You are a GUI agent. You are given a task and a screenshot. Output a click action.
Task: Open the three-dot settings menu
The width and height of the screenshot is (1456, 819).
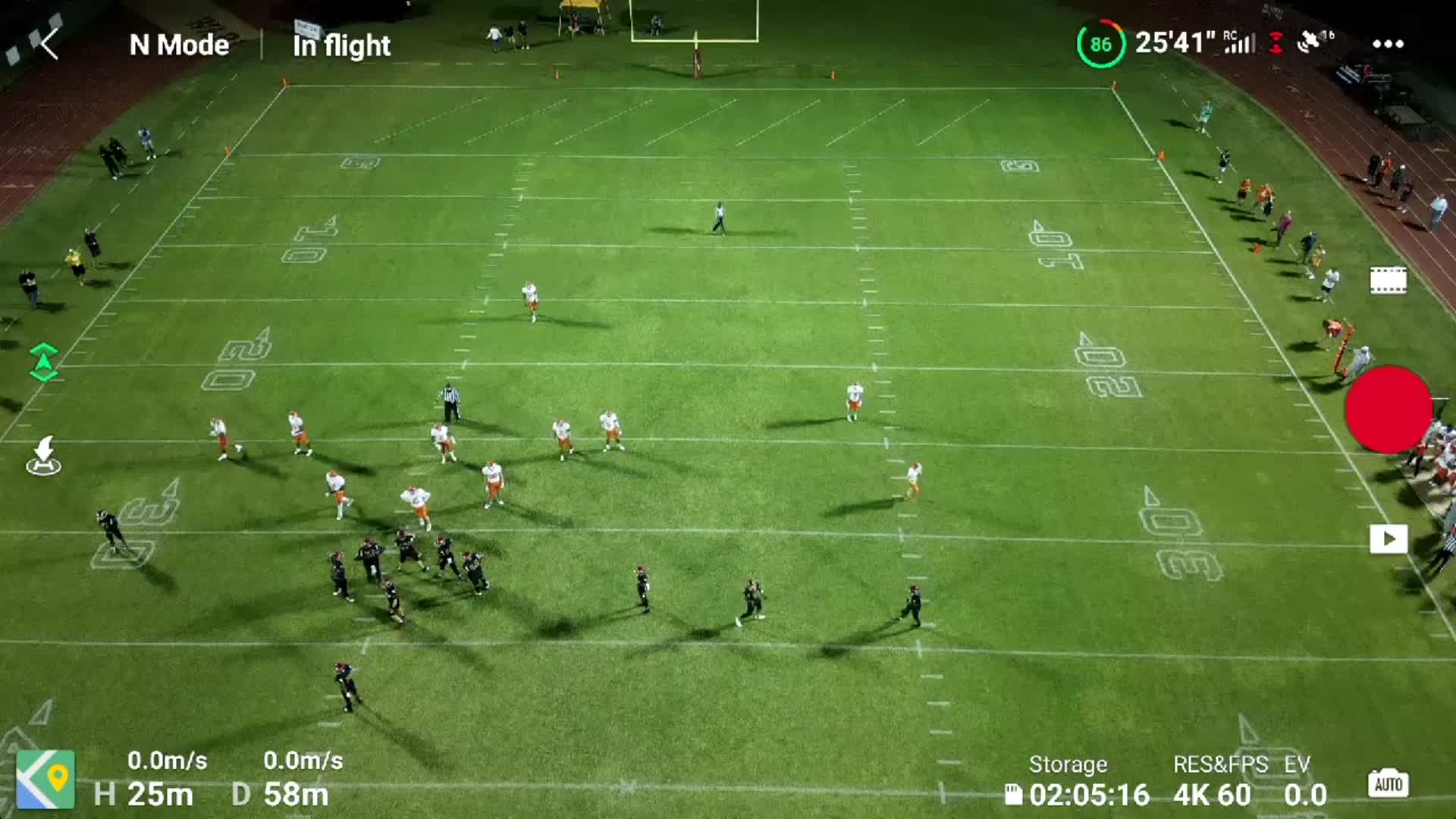pos(1389,44)
